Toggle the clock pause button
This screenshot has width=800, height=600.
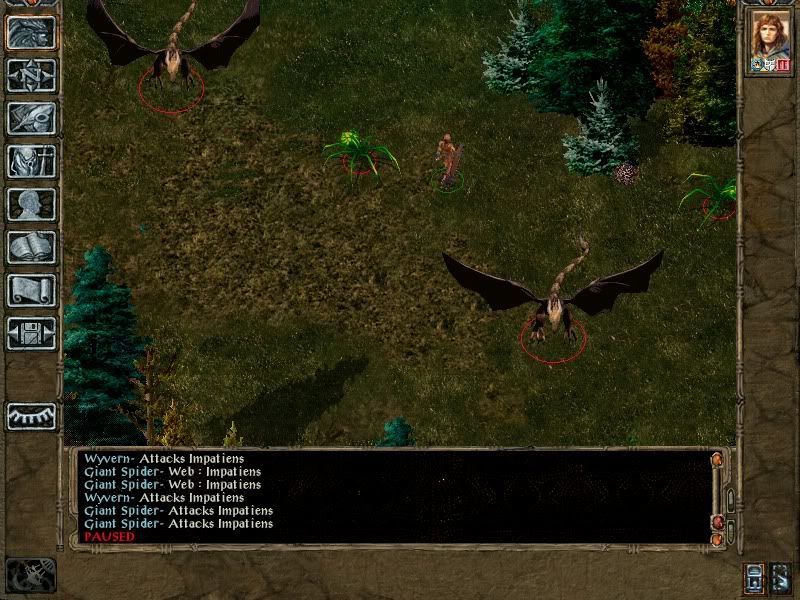tap(31, 575)
